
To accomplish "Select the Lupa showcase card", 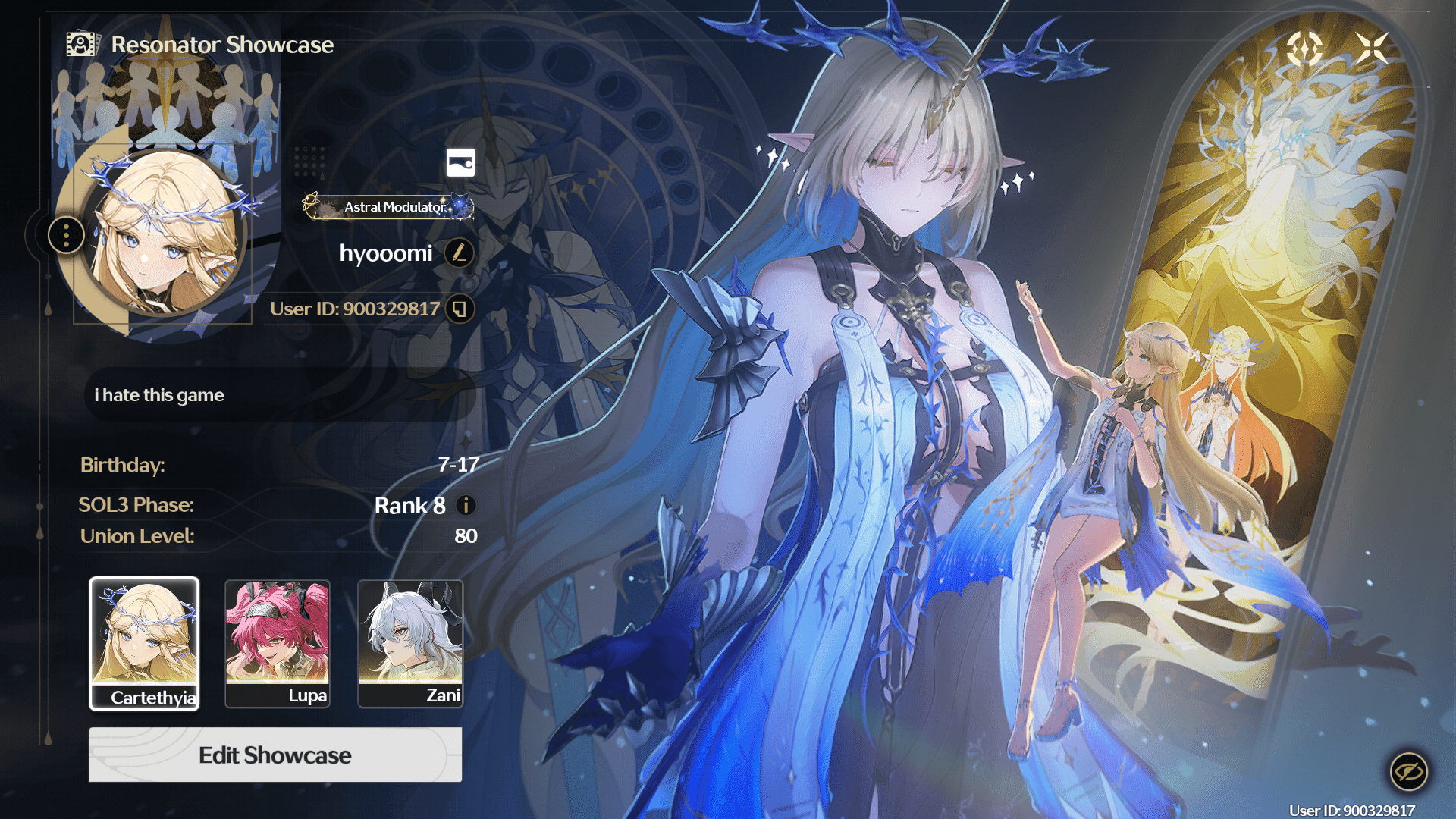I will (278, 644).
